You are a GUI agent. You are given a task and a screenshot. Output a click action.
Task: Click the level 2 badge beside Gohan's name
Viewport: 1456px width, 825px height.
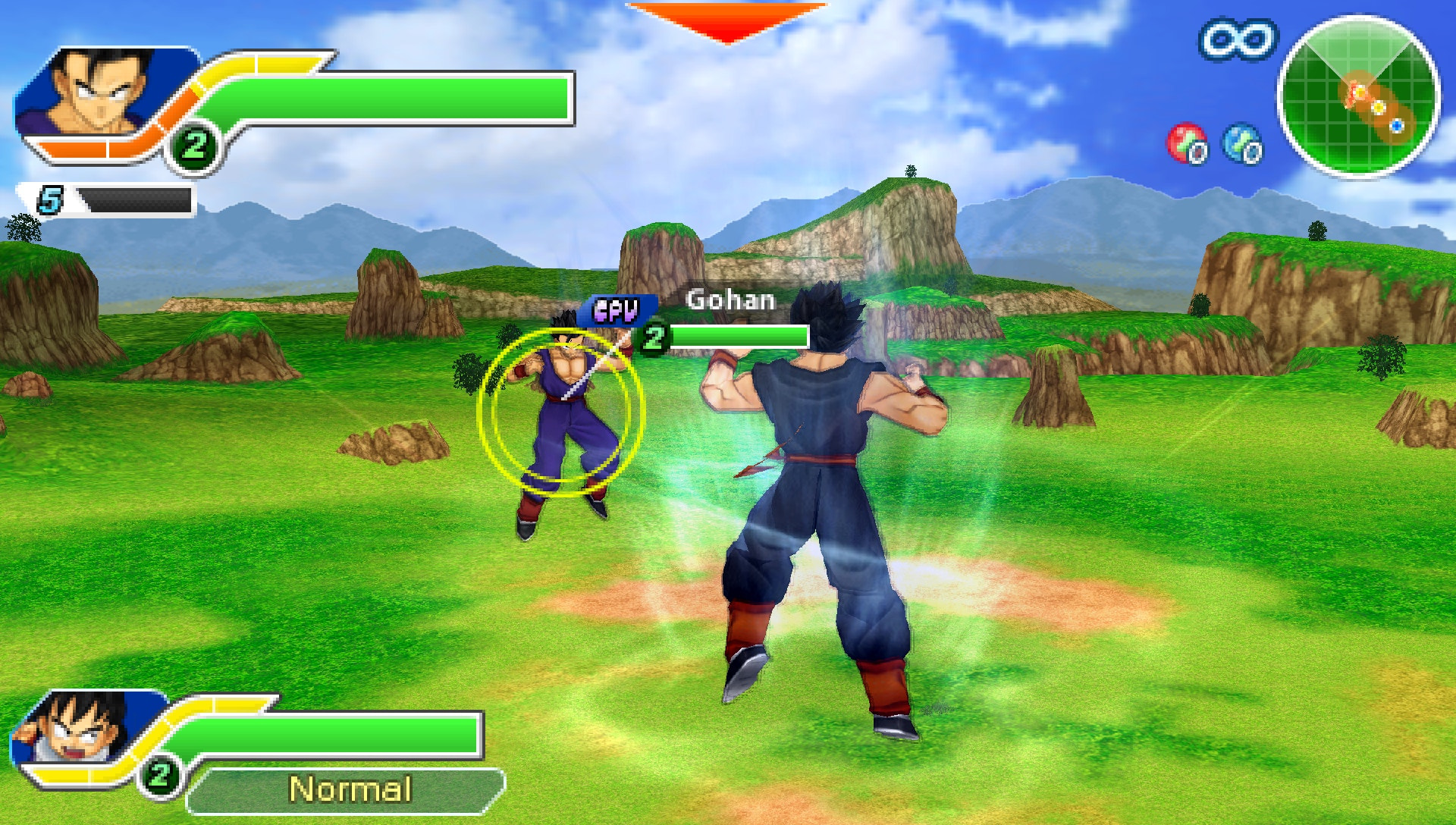[654, 339]
